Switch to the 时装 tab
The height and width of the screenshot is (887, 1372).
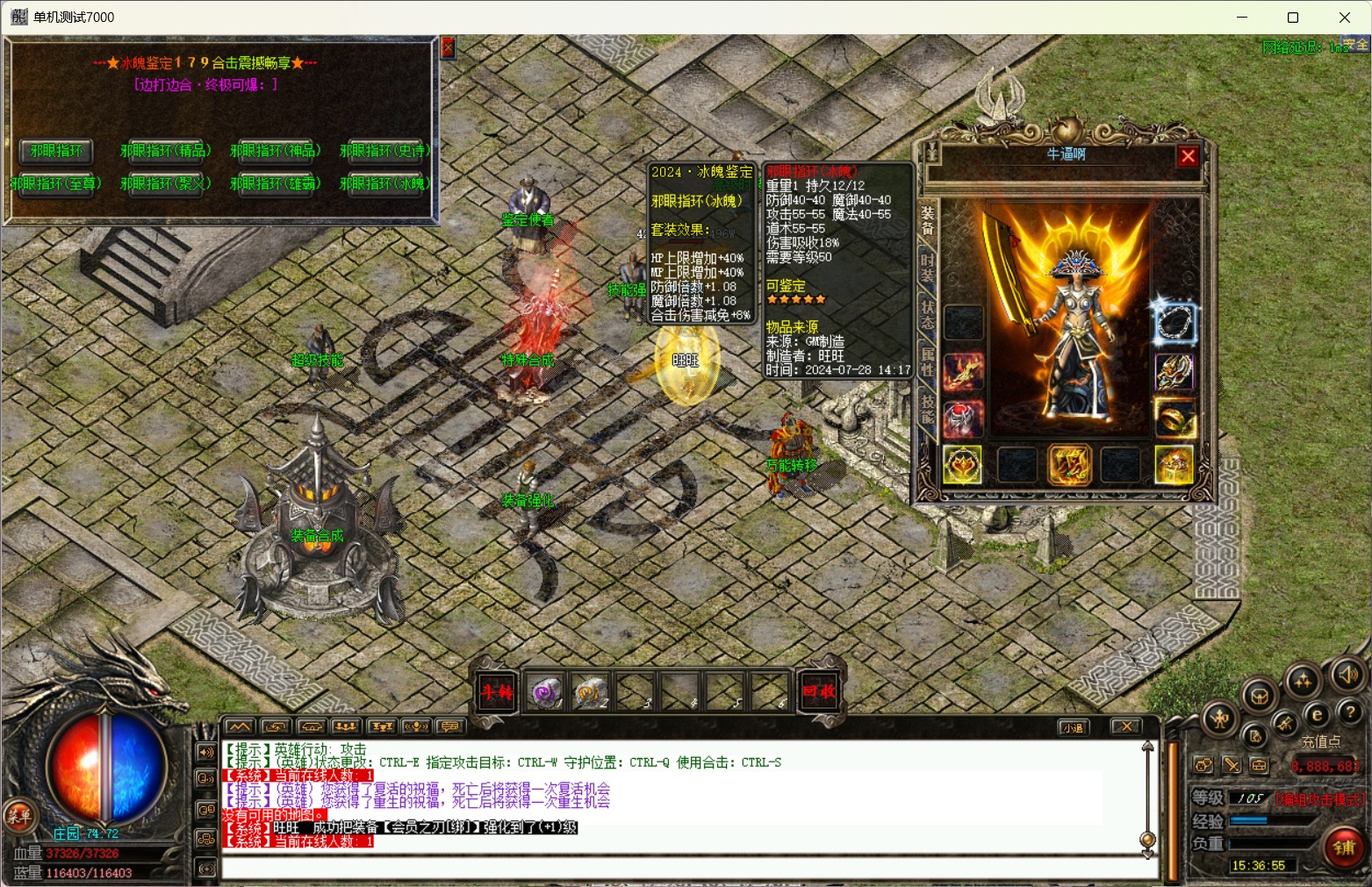pyautogui.click(x=927, y=264)
